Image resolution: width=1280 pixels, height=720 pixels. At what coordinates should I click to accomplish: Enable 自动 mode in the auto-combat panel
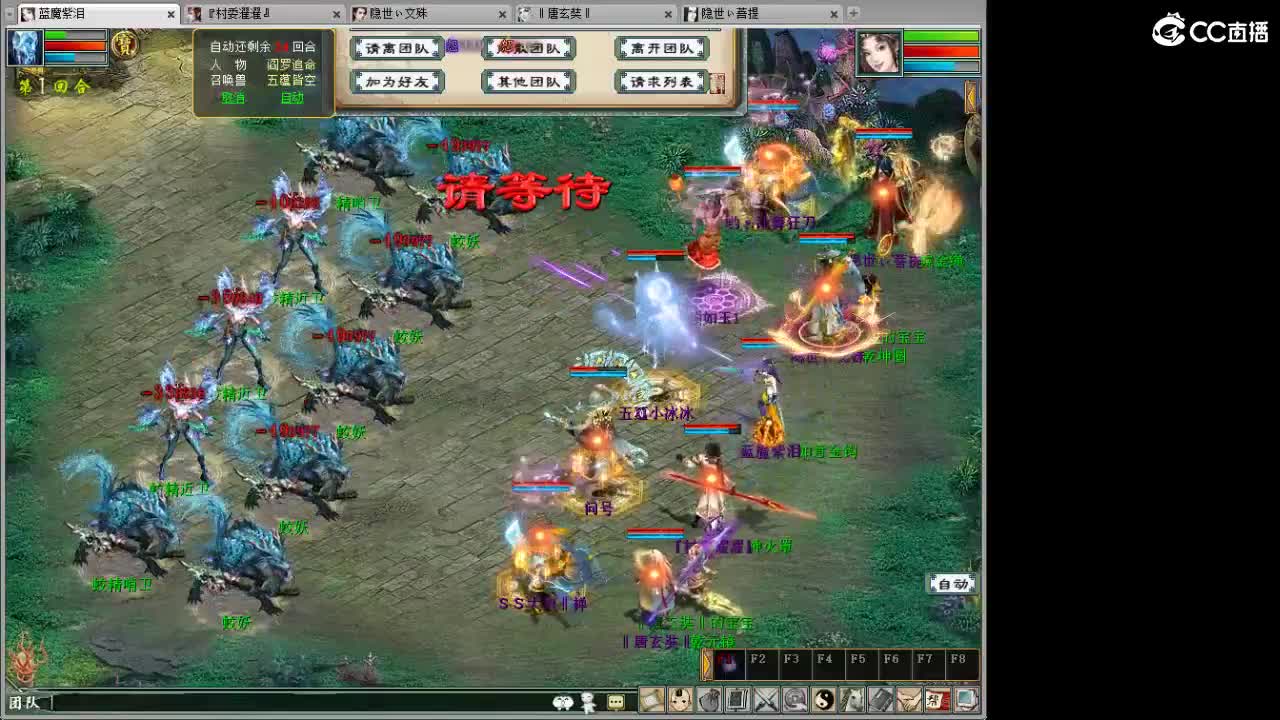[x=292, y=99]
